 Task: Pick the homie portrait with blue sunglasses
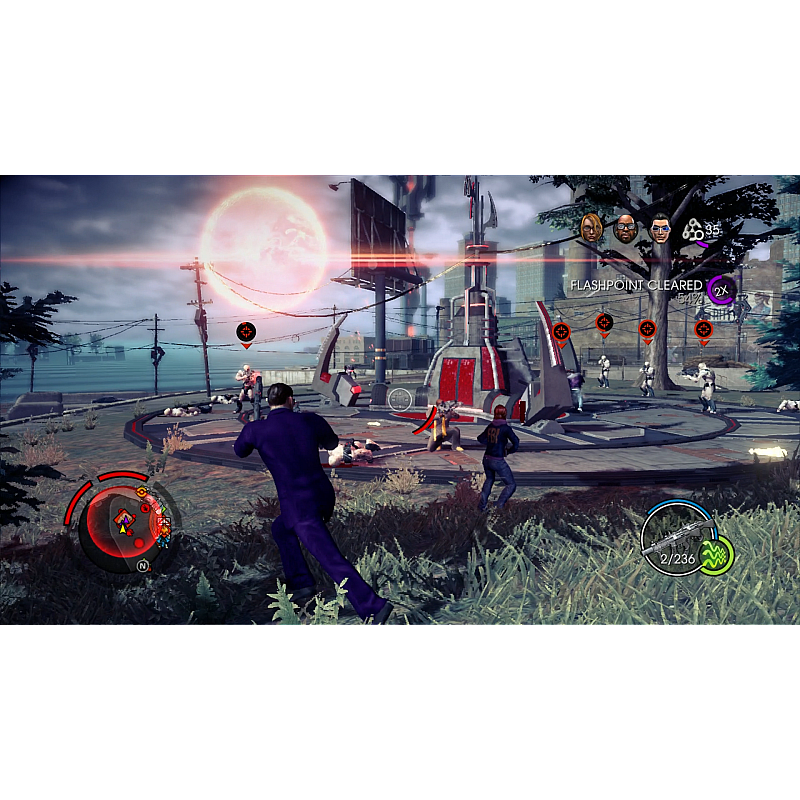pyautogui.click(x=659, y=230)
